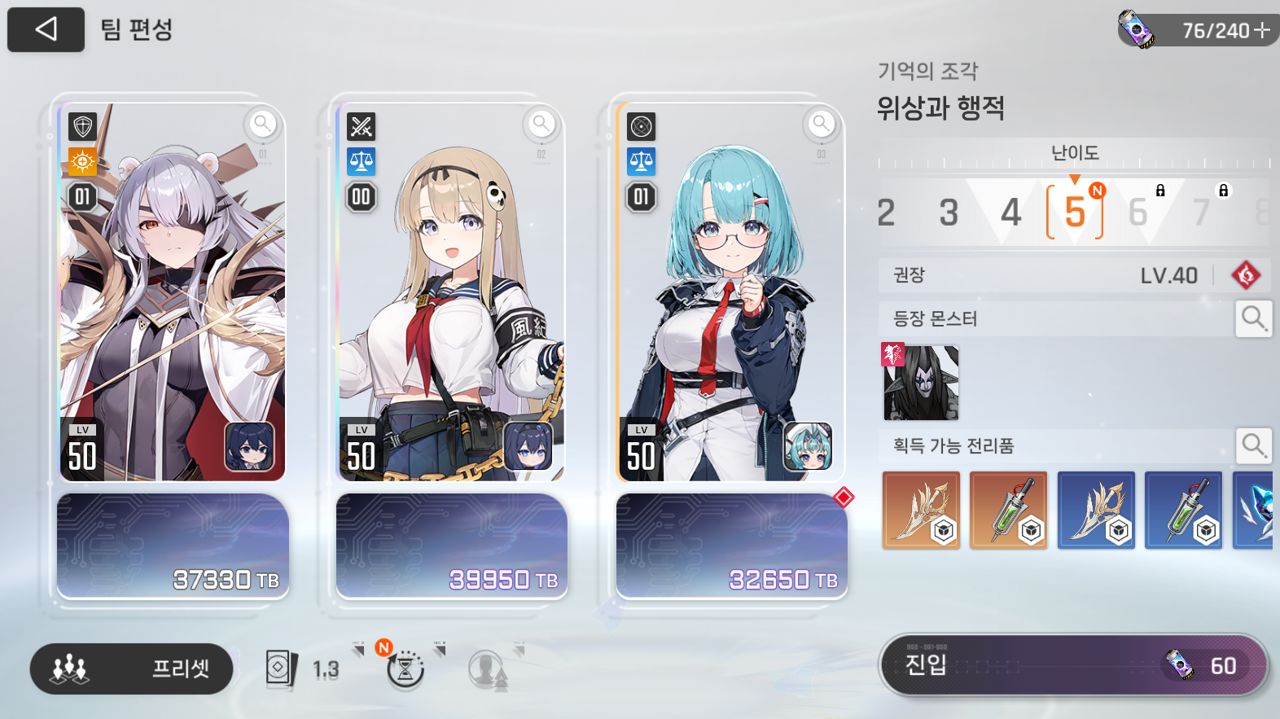
Task: View appearing monsters details with magnifier
Action: [1253, 319]
